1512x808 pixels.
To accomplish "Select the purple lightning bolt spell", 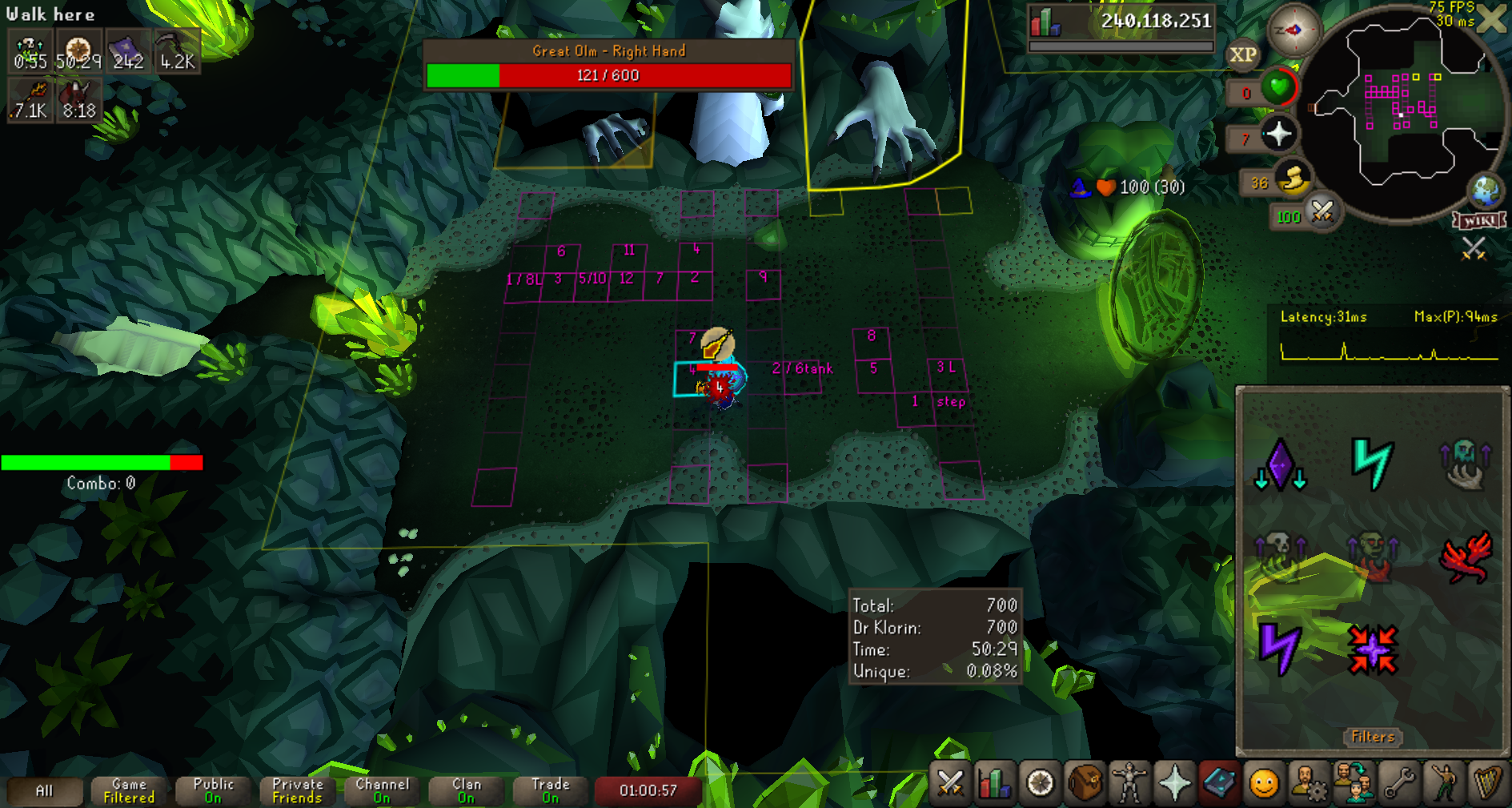I will [1280, 649].
